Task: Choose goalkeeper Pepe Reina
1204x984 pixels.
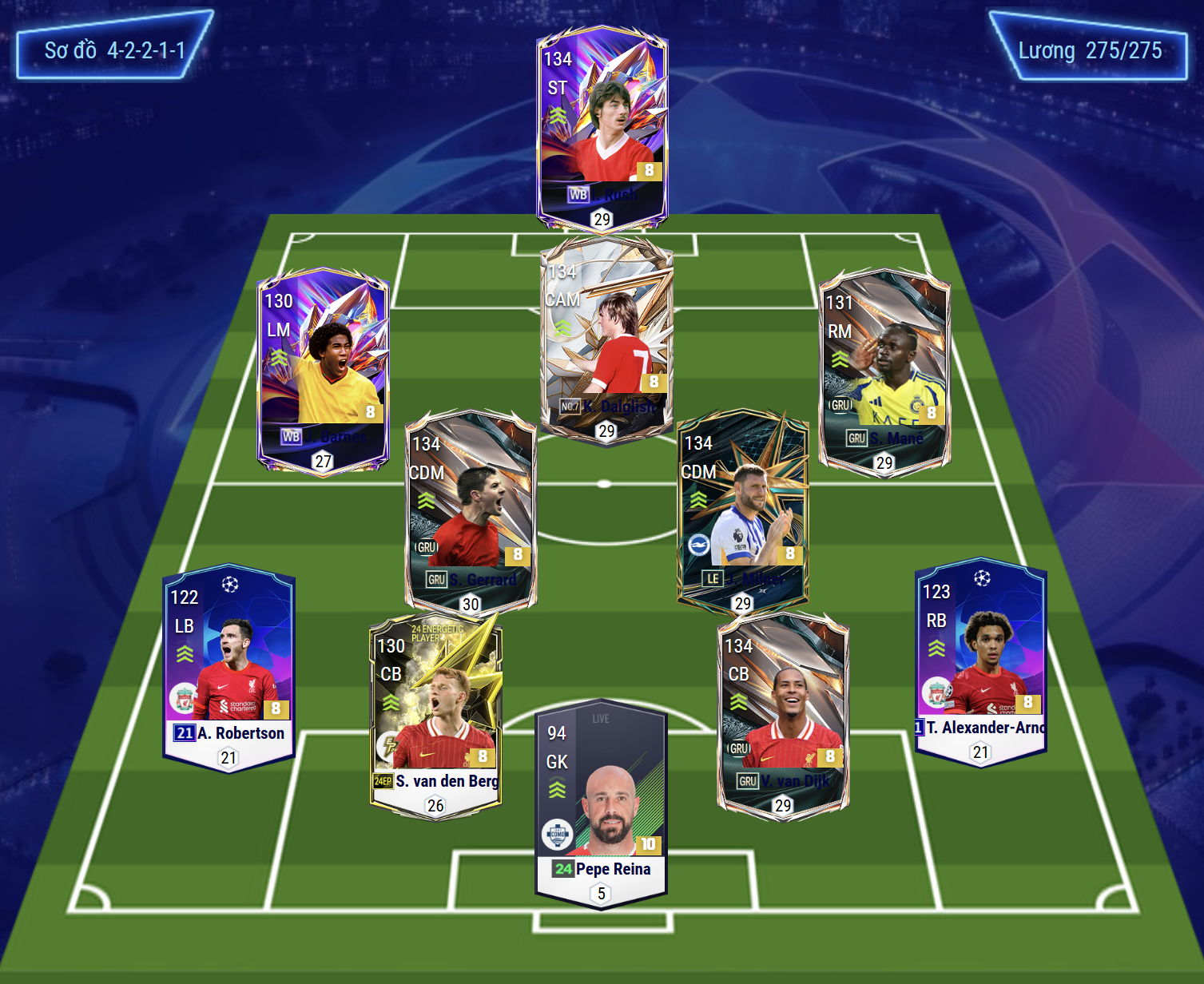Action: pyautogui.click(x=601, y=803)
